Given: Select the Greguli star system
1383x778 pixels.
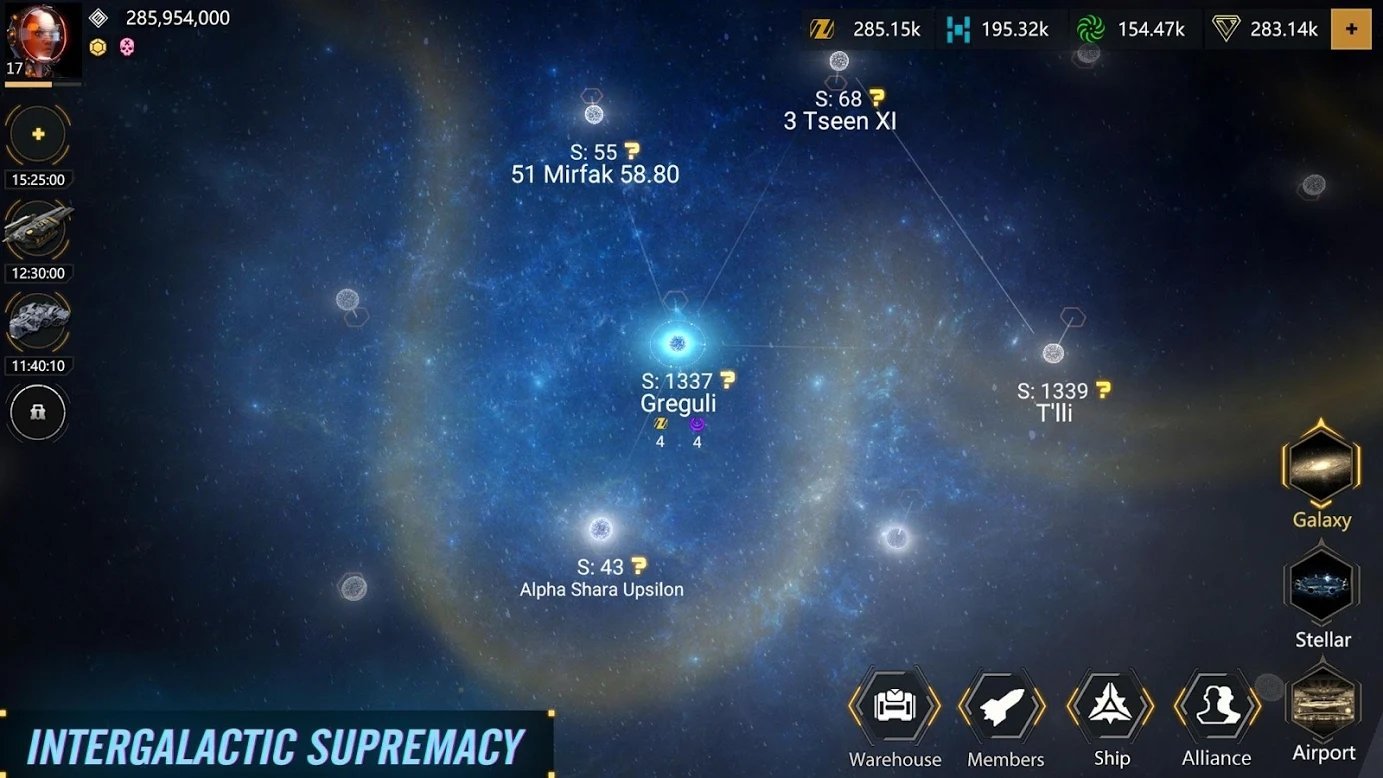Looking at the screenshot, I should (678, 343).
